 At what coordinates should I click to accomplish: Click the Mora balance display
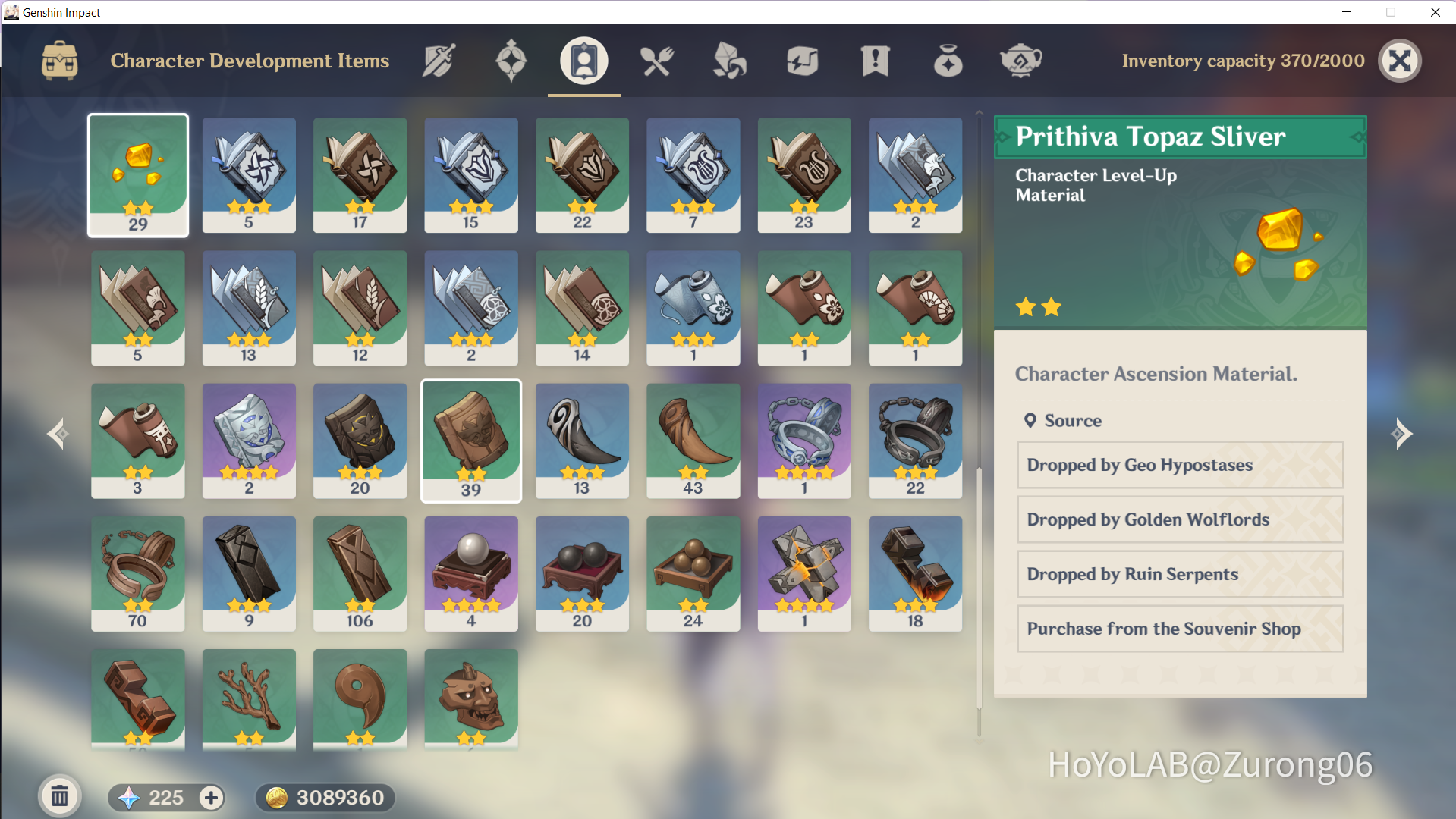pos(325,797)
